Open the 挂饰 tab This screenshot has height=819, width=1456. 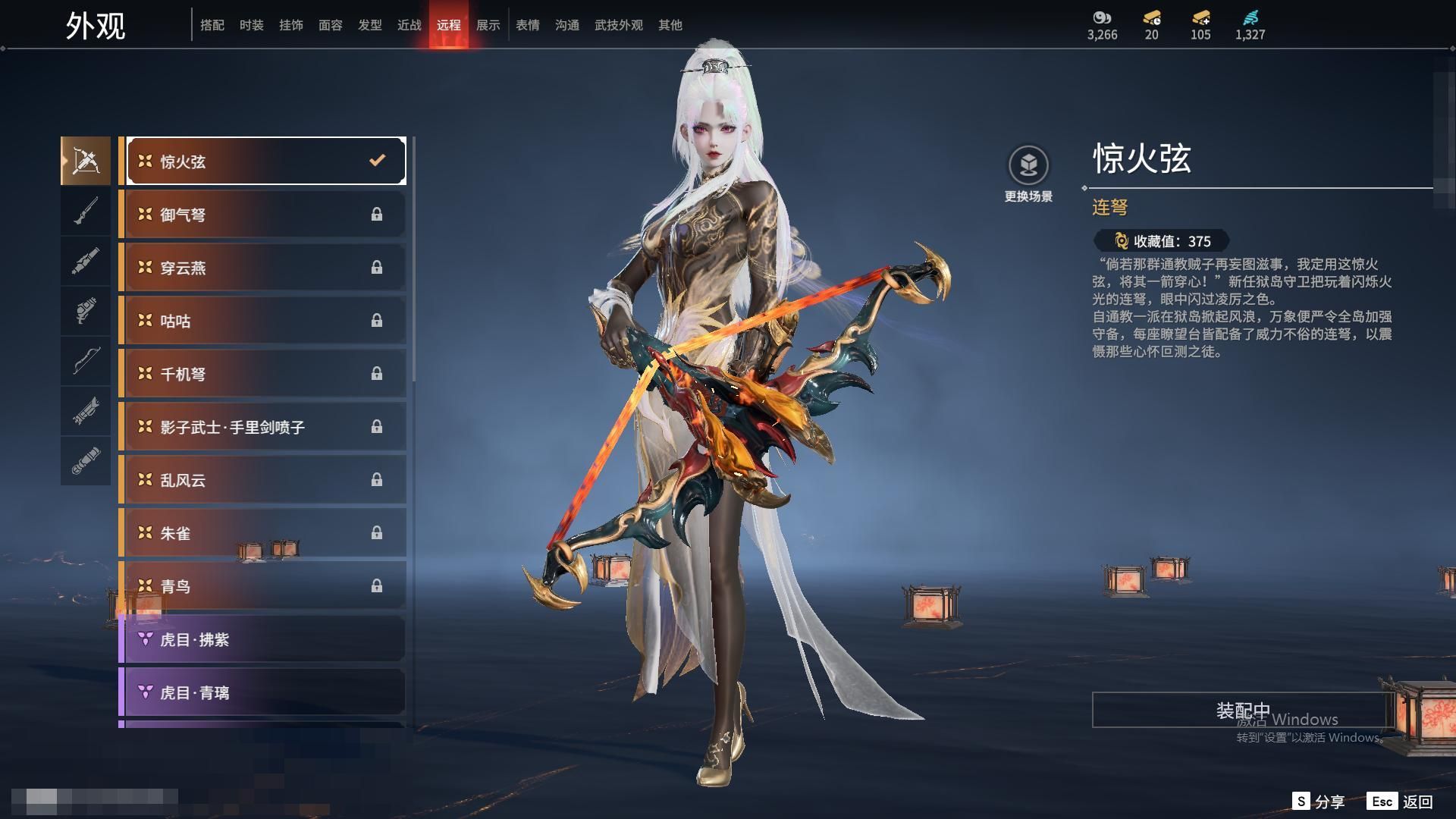click(290, 25)
